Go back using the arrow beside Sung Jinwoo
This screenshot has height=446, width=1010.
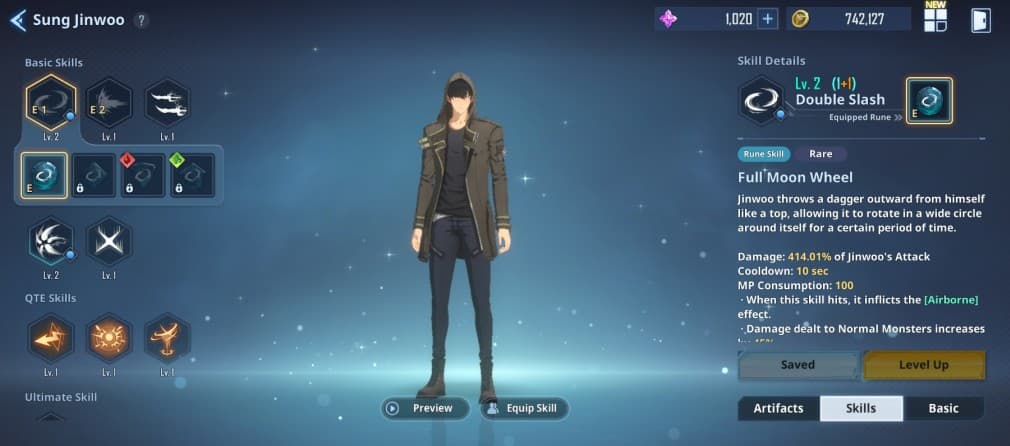(17, 20)
